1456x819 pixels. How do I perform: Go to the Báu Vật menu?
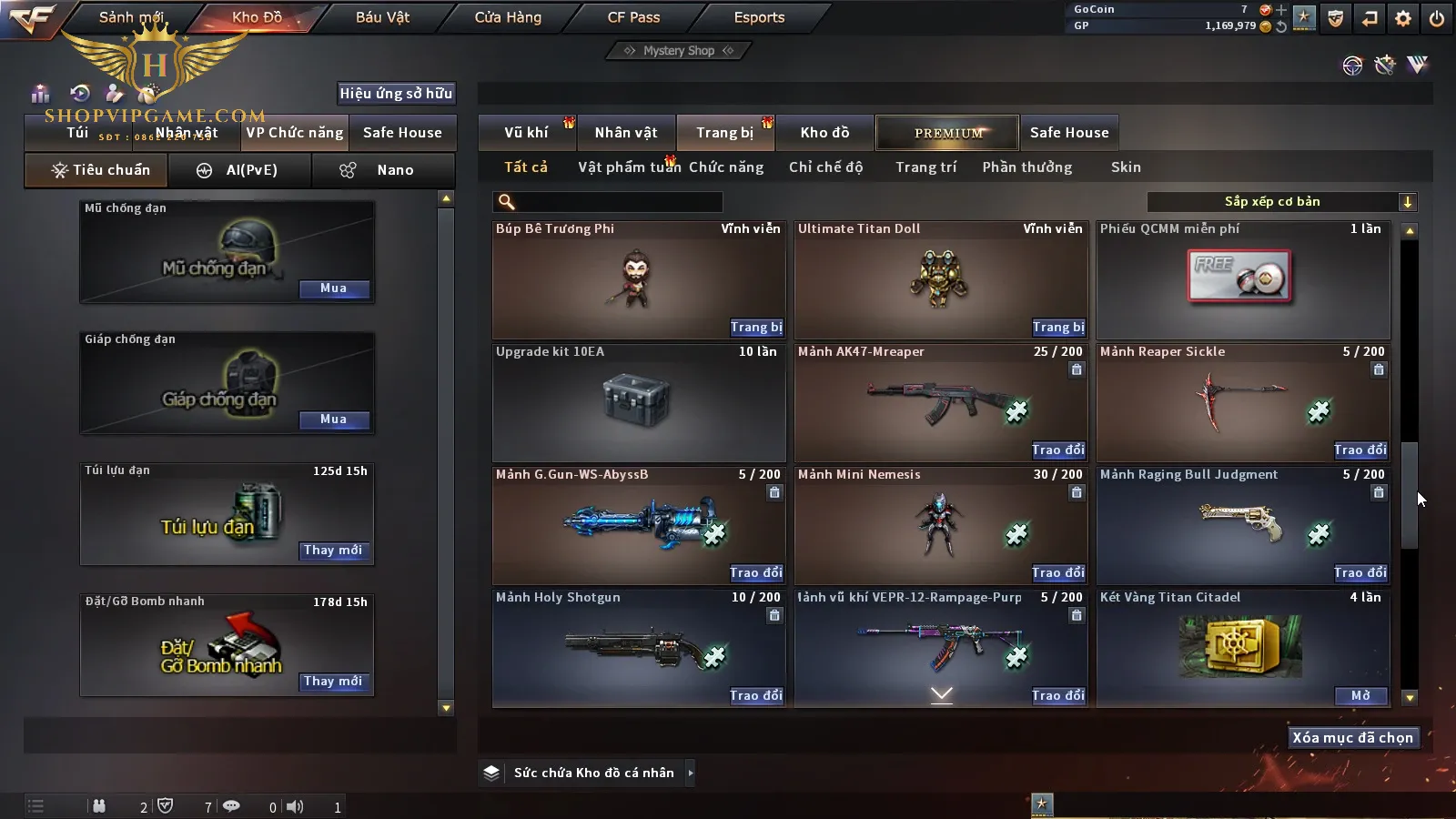382,17
